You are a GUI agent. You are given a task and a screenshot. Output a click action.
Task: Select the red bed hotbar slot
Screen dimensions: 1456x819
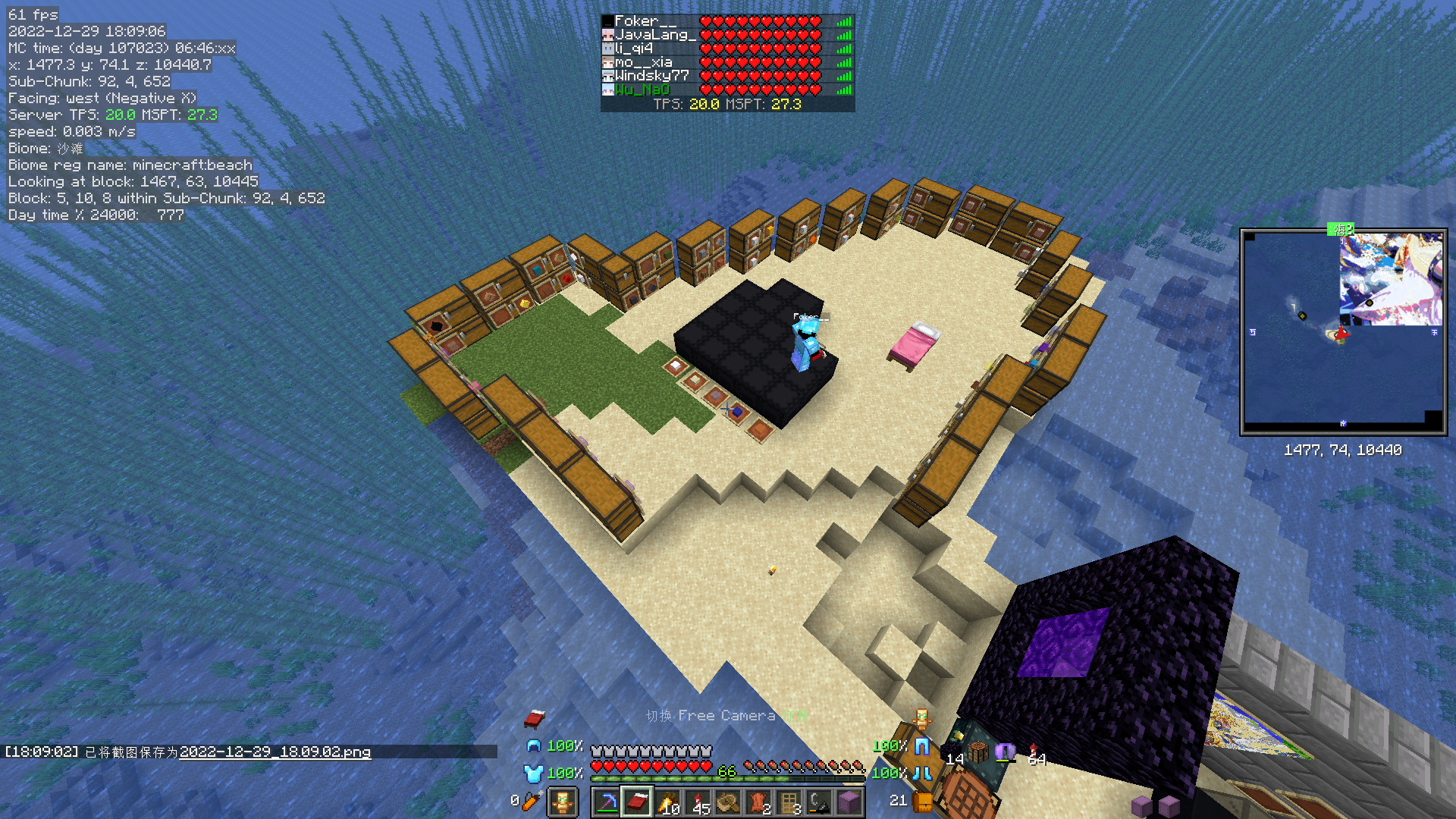637,803
